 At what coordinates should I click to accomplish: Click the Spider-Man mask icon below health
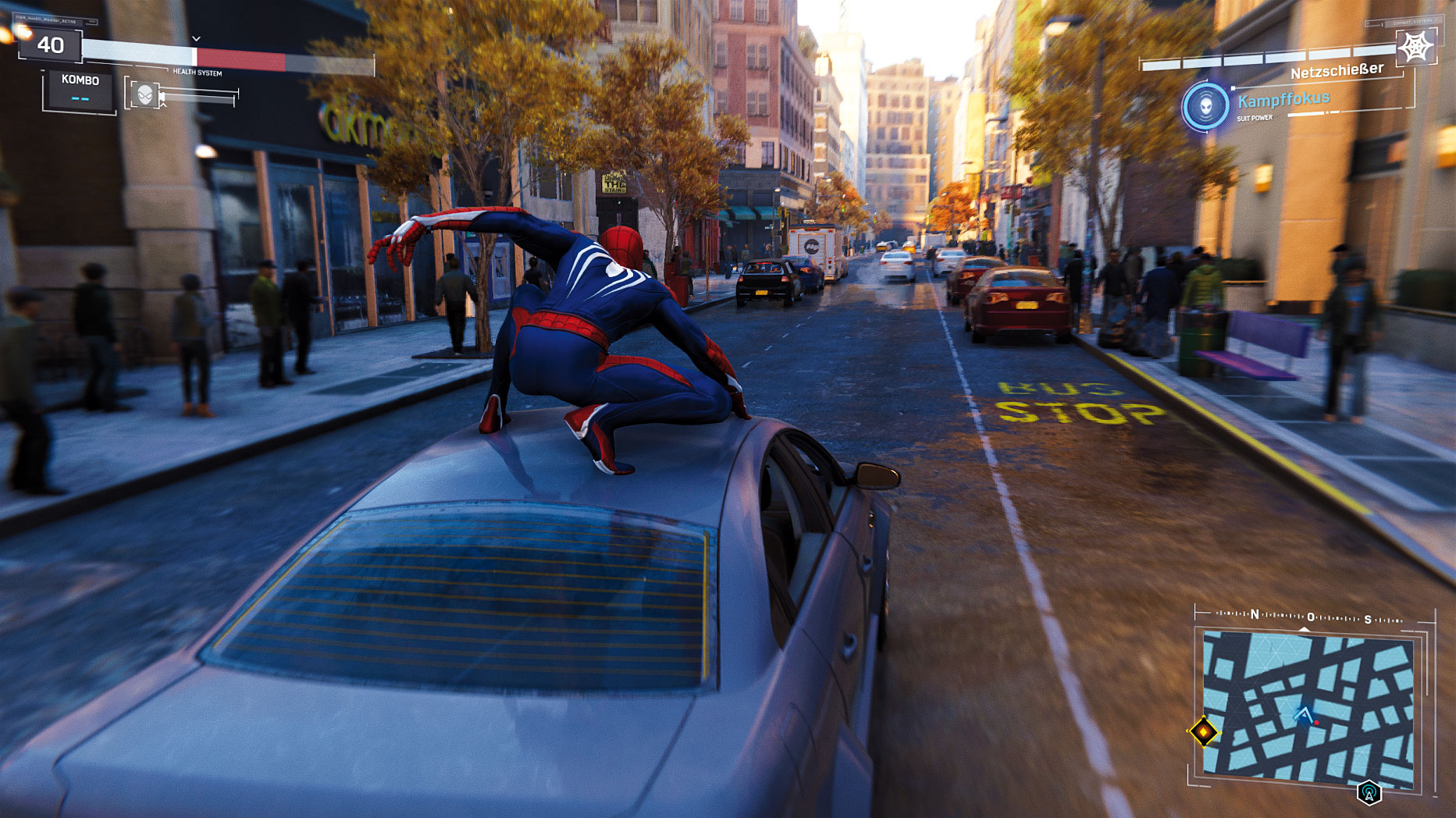tap(144, 95)
